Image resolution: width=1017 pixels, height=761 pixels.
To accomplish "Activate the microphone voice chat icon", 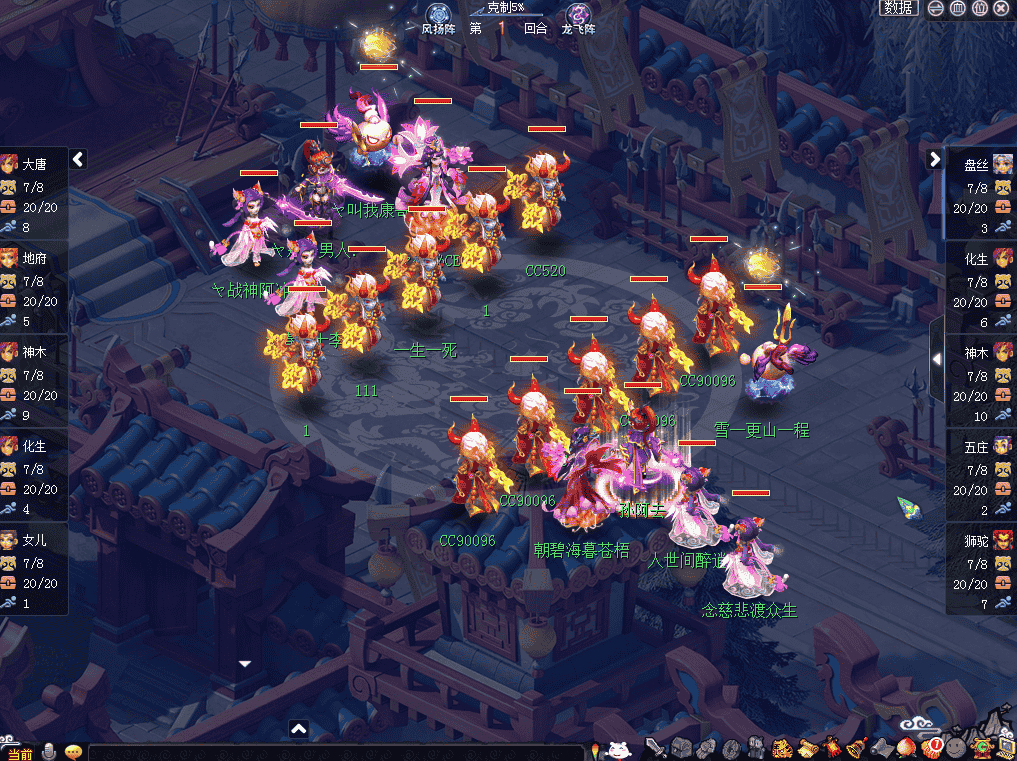I will pyautogui.click(x=49, y=752).
